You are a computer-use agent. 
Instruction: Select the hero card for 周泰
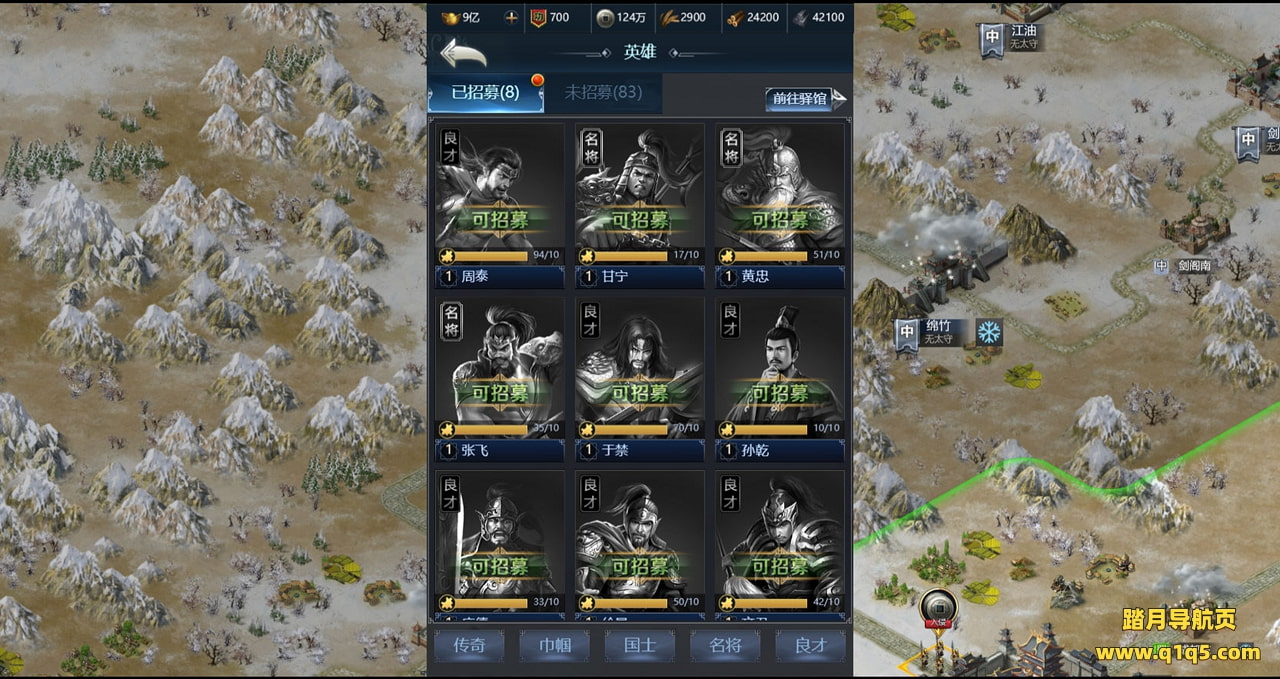pos(500,195)
